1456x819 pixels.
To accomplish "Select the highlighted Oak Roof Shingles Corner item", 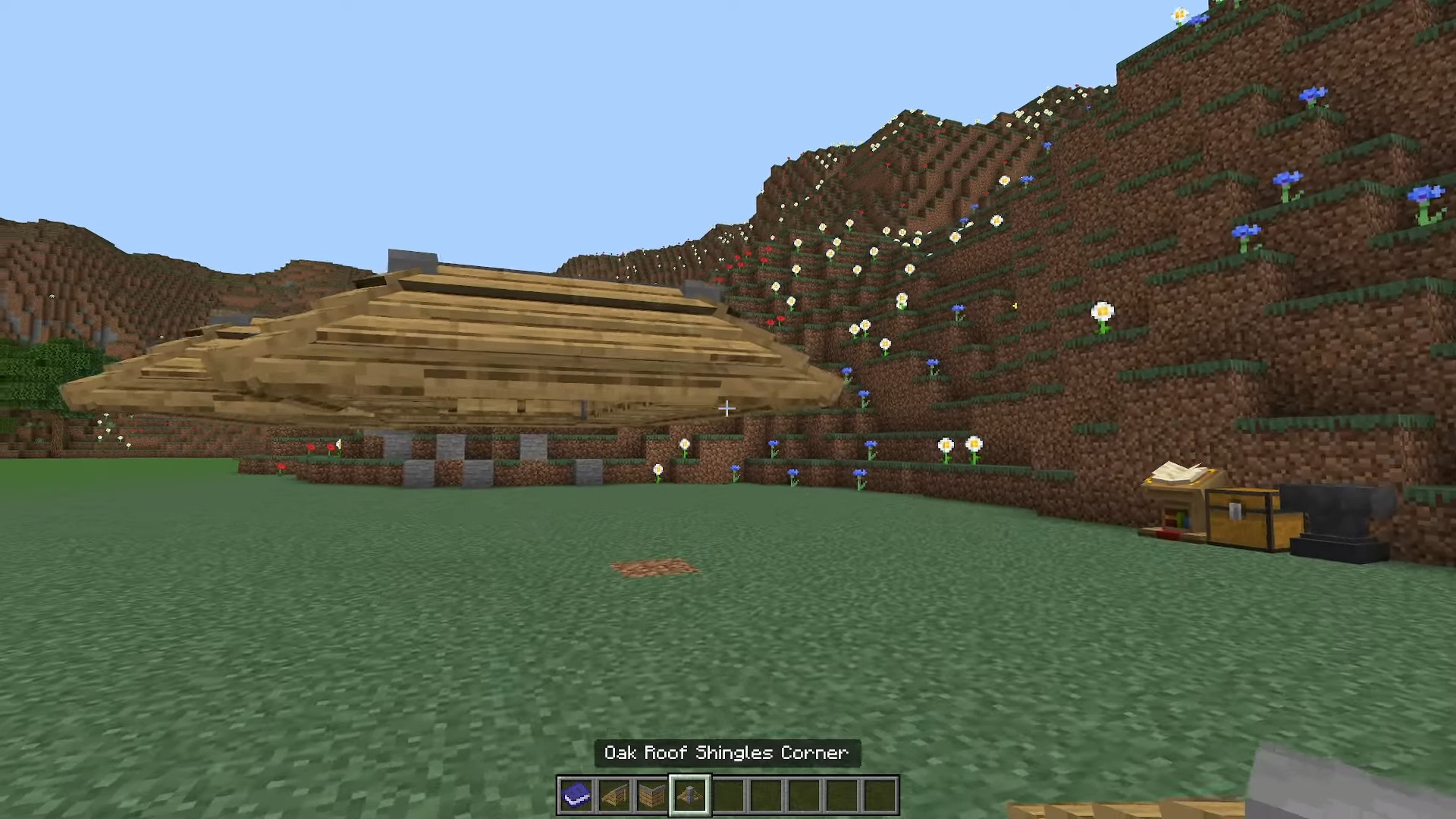I will (689, 793).
